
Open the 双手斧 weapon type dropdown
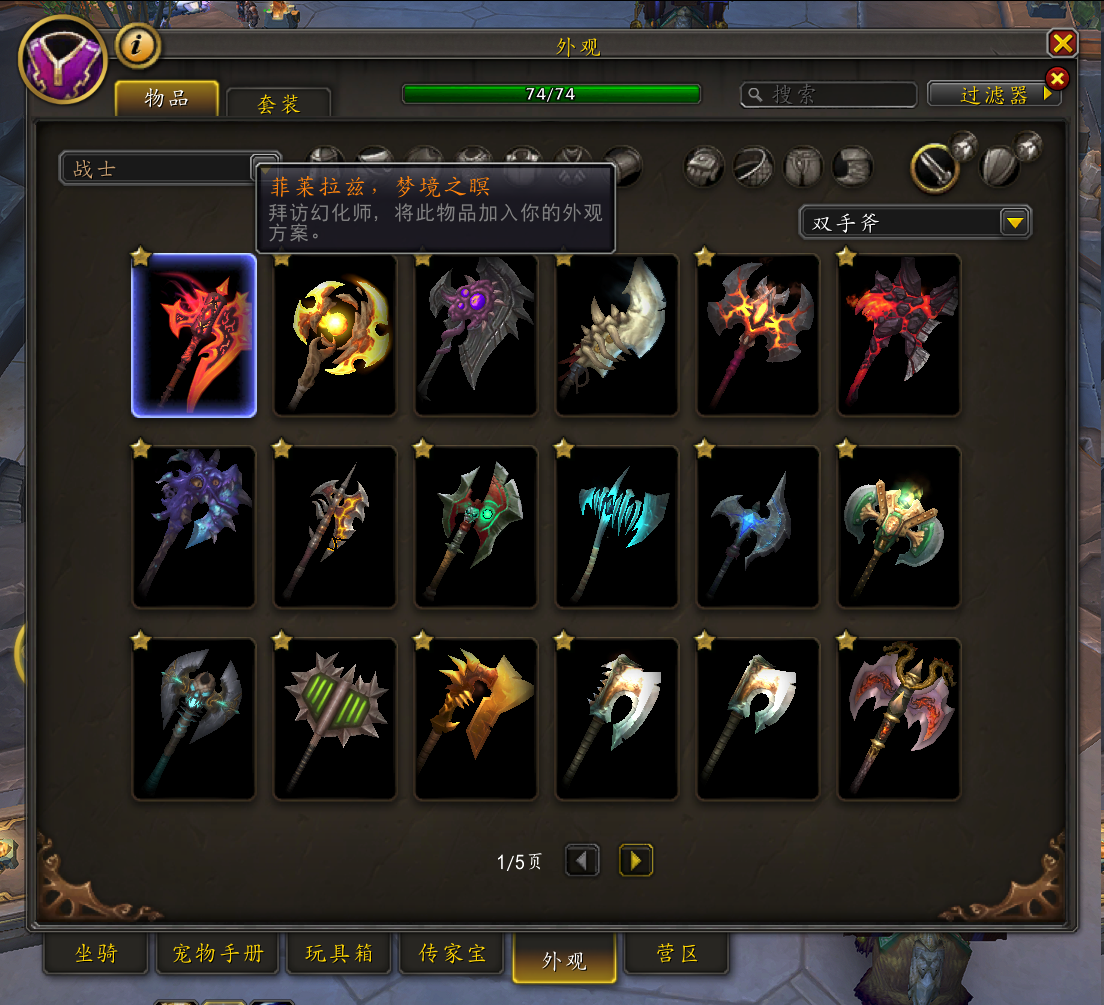pos(1016,223)
